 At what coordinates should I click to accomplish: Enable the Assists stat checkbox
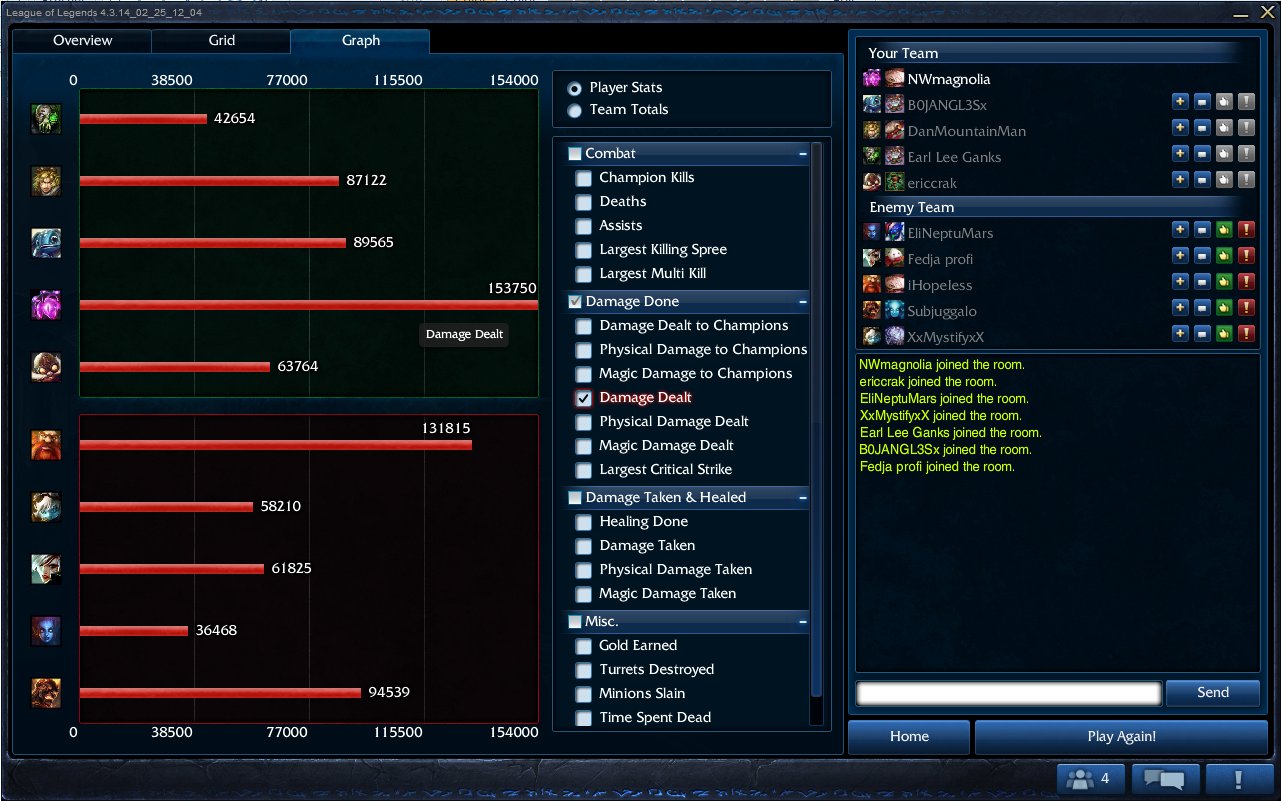pos(584,227)
